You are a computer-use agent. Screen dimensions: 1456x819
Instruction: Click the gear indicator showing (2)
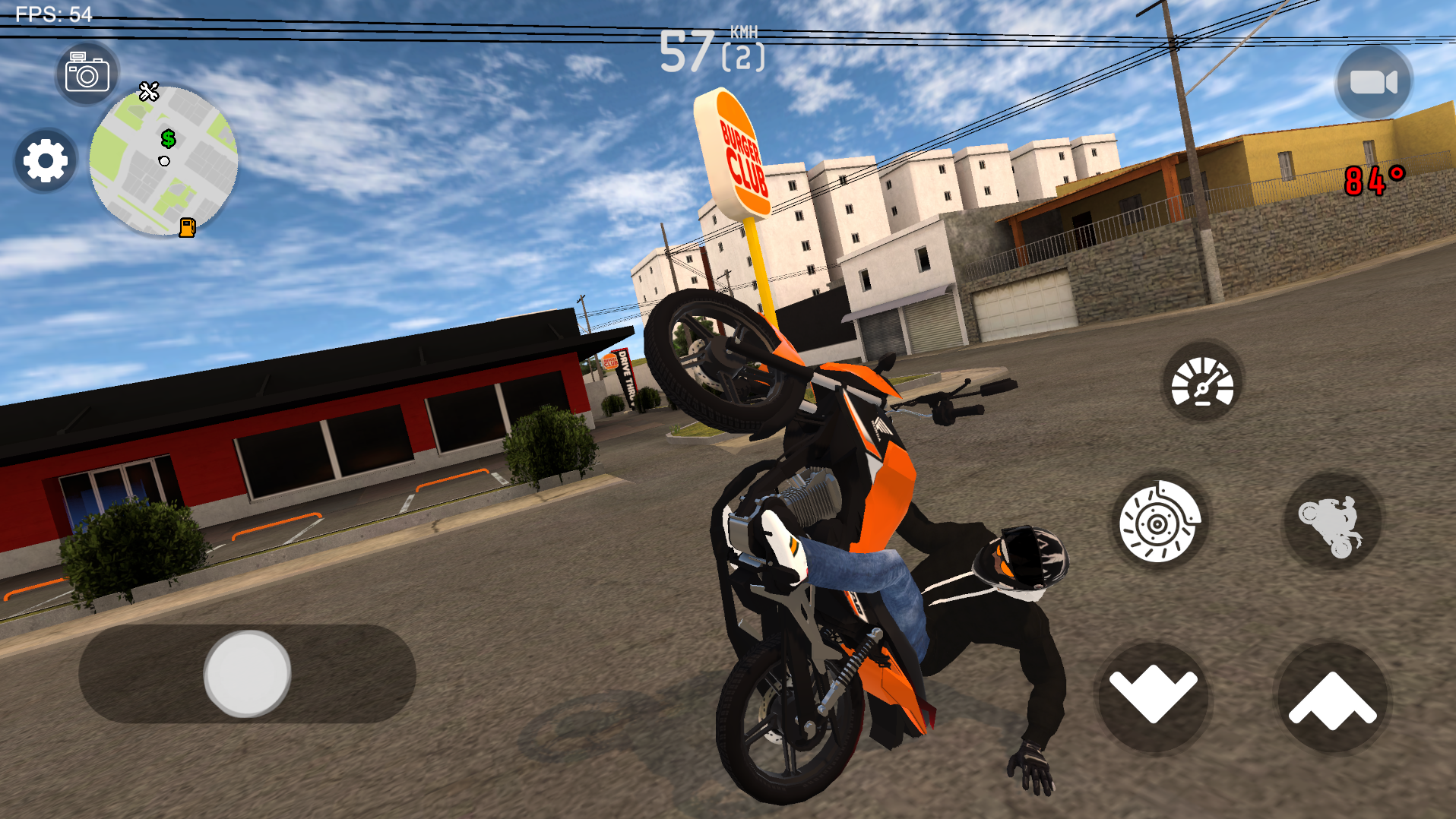point(742,57)
